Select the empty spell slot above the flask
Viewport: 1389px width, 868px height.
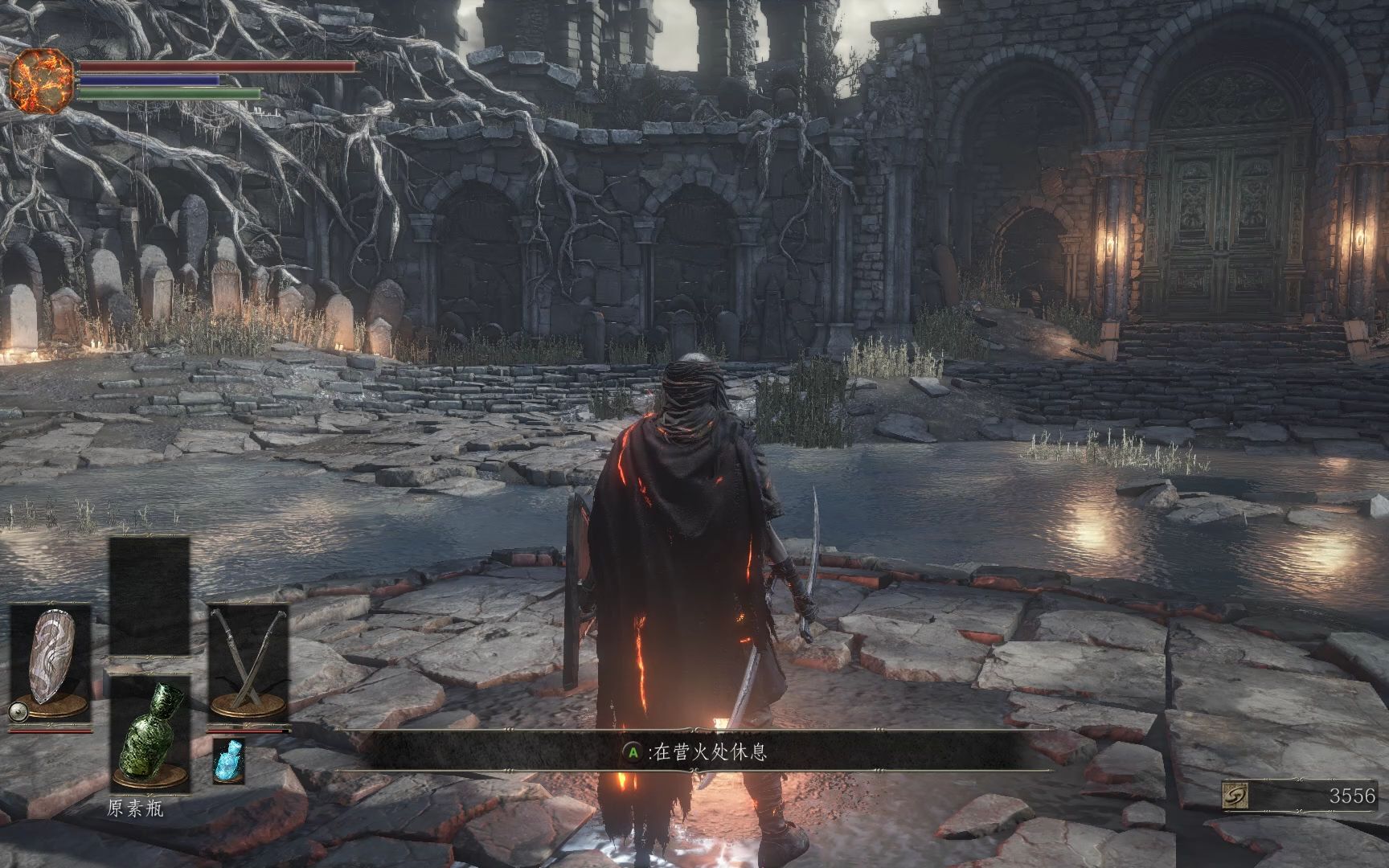pos(150,596)
